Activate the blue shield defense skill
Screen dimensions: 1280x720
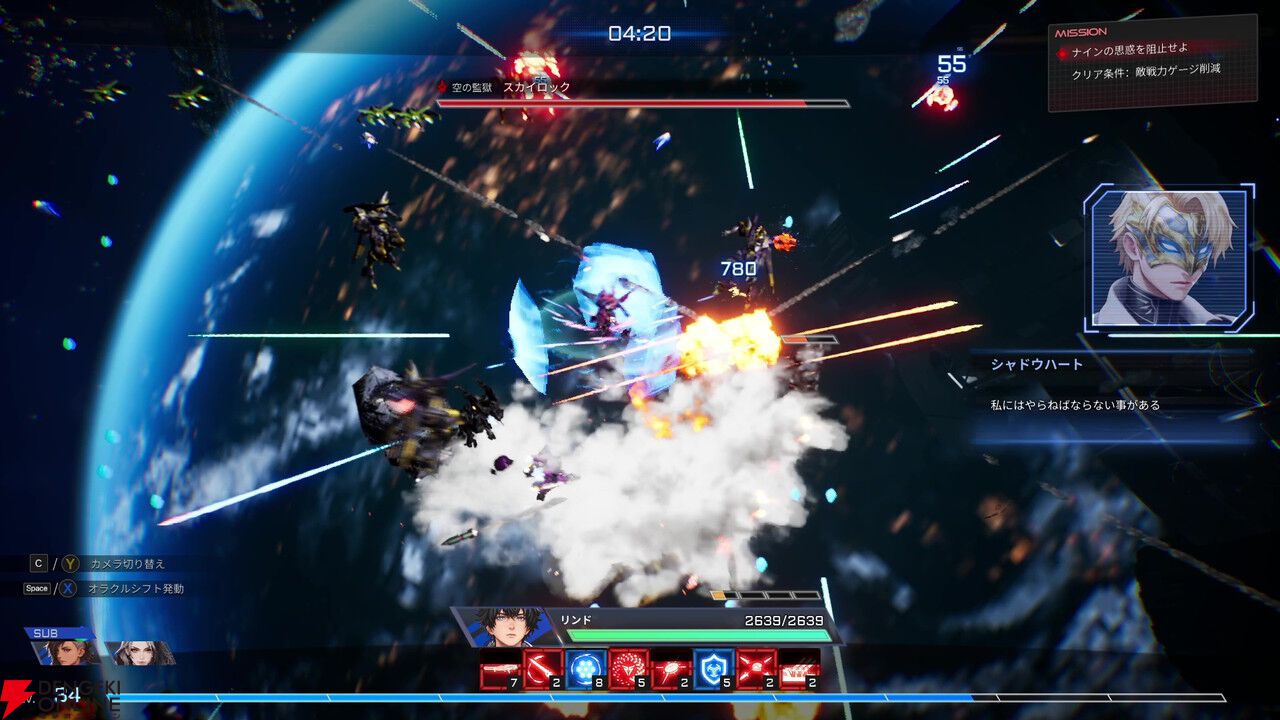click(x=713, y=669)
